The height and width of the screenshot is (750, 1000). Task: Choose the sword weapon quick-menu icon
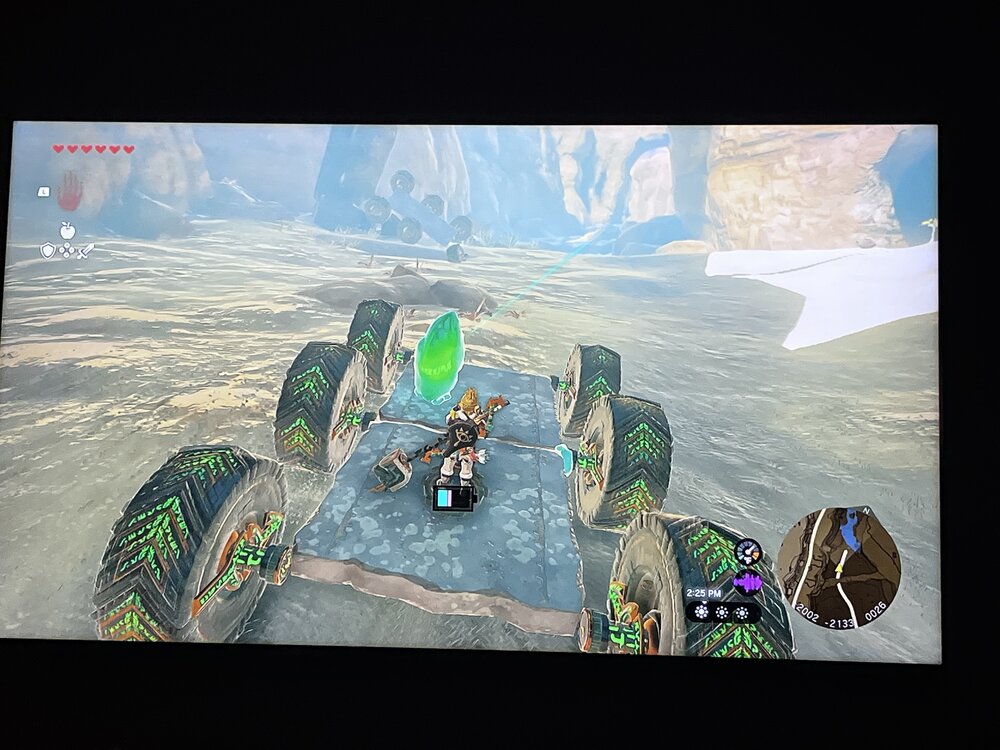pos(86,250)
